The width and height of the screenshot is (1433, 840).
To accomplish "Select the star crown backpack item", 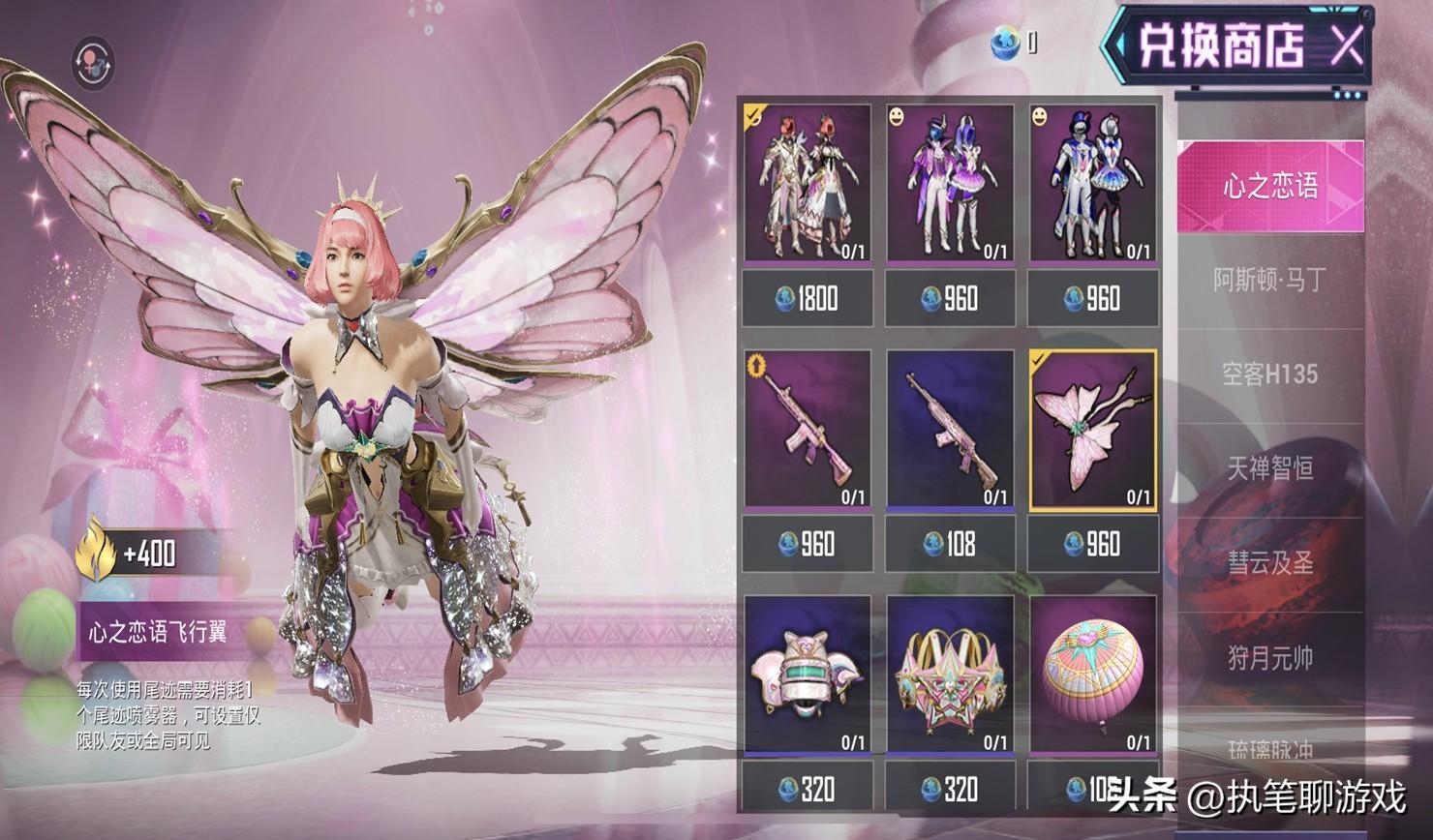I will pos(950,675).
